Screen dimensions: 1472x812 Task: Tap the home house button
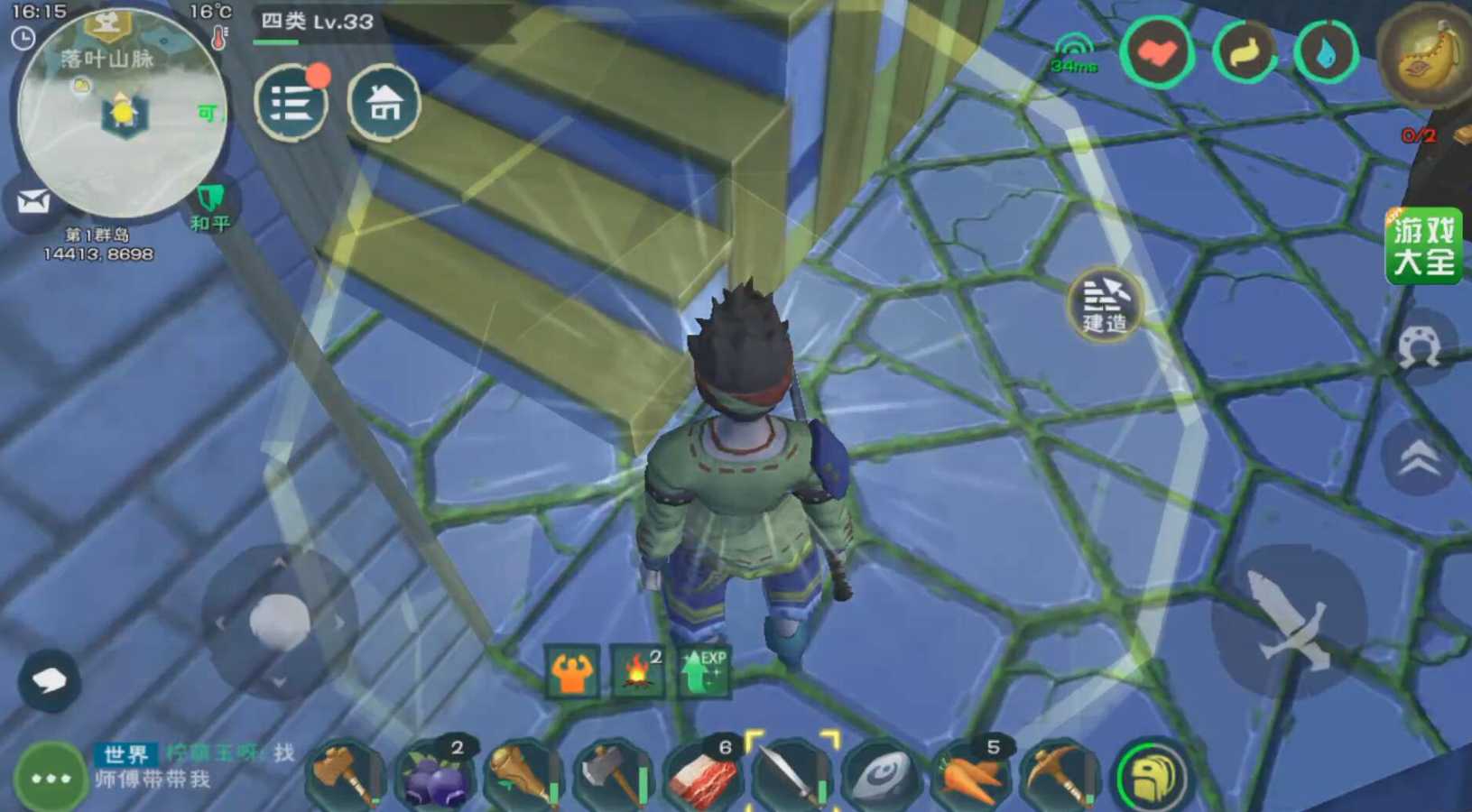[x=384, y=103]
